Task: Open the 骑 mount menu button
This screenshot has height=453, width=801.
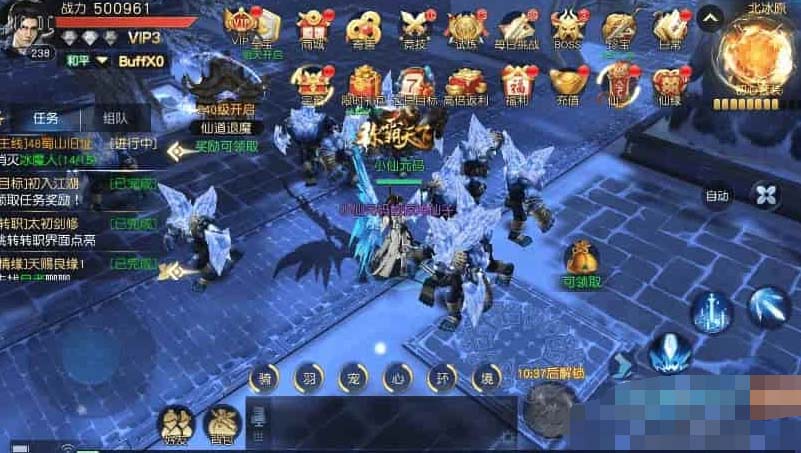Action: click(263, 377)
